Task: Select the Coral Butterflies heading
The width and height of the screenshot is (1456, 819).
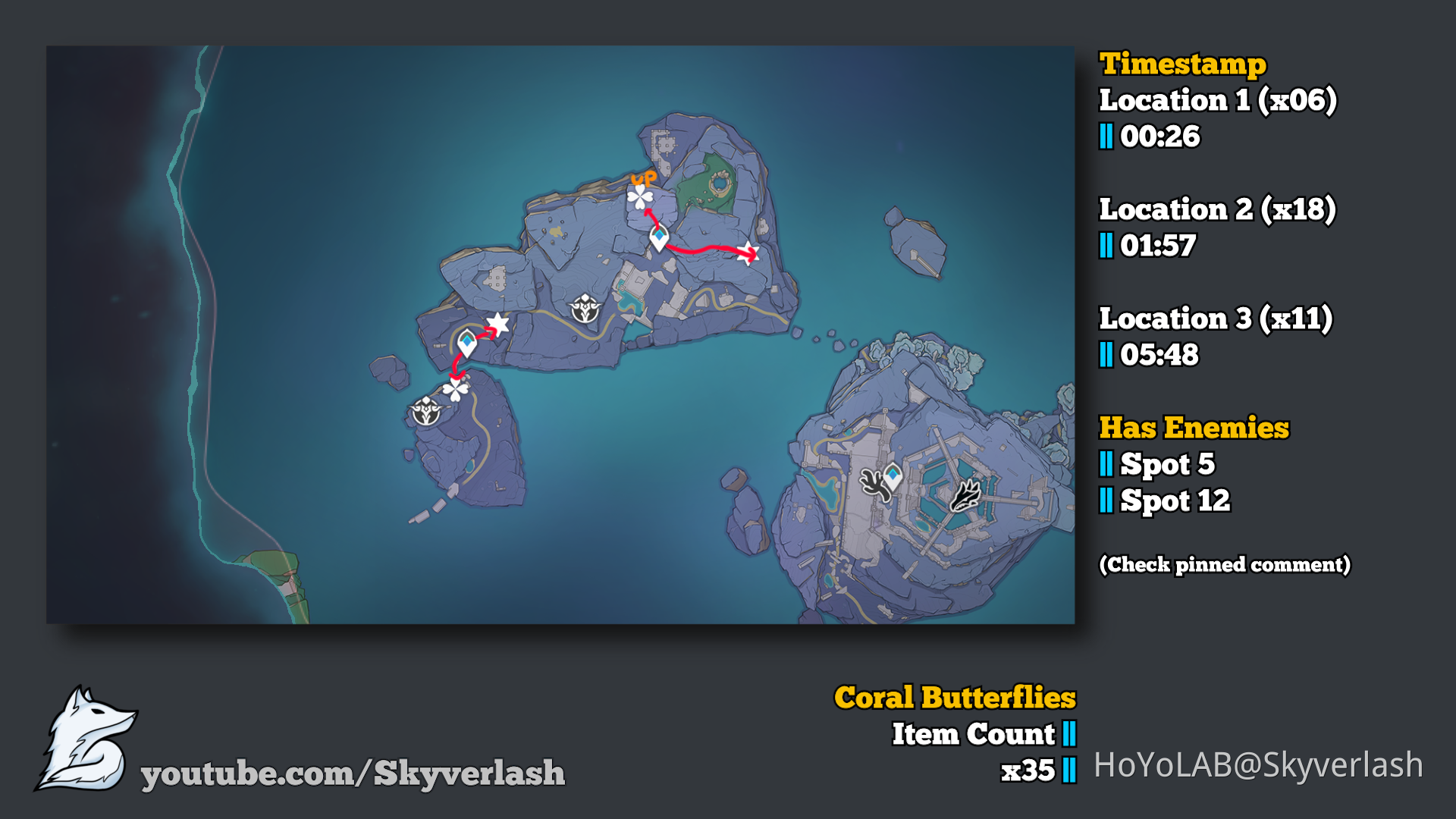Action: (954, 695)
